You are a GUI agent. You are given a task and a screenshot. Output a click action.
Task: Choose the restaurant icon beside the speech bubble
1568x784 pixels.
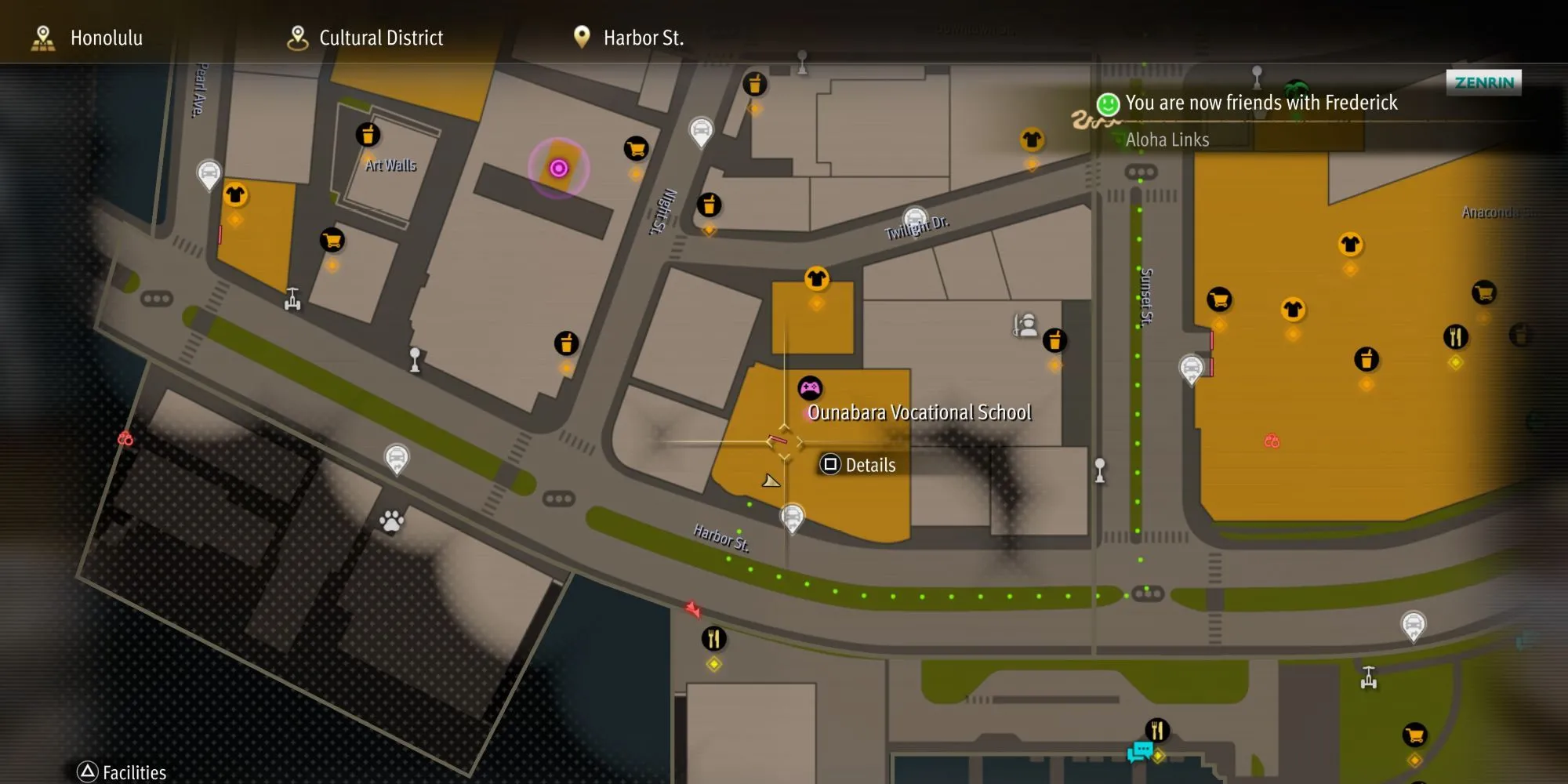click(x=1157, y=730)
